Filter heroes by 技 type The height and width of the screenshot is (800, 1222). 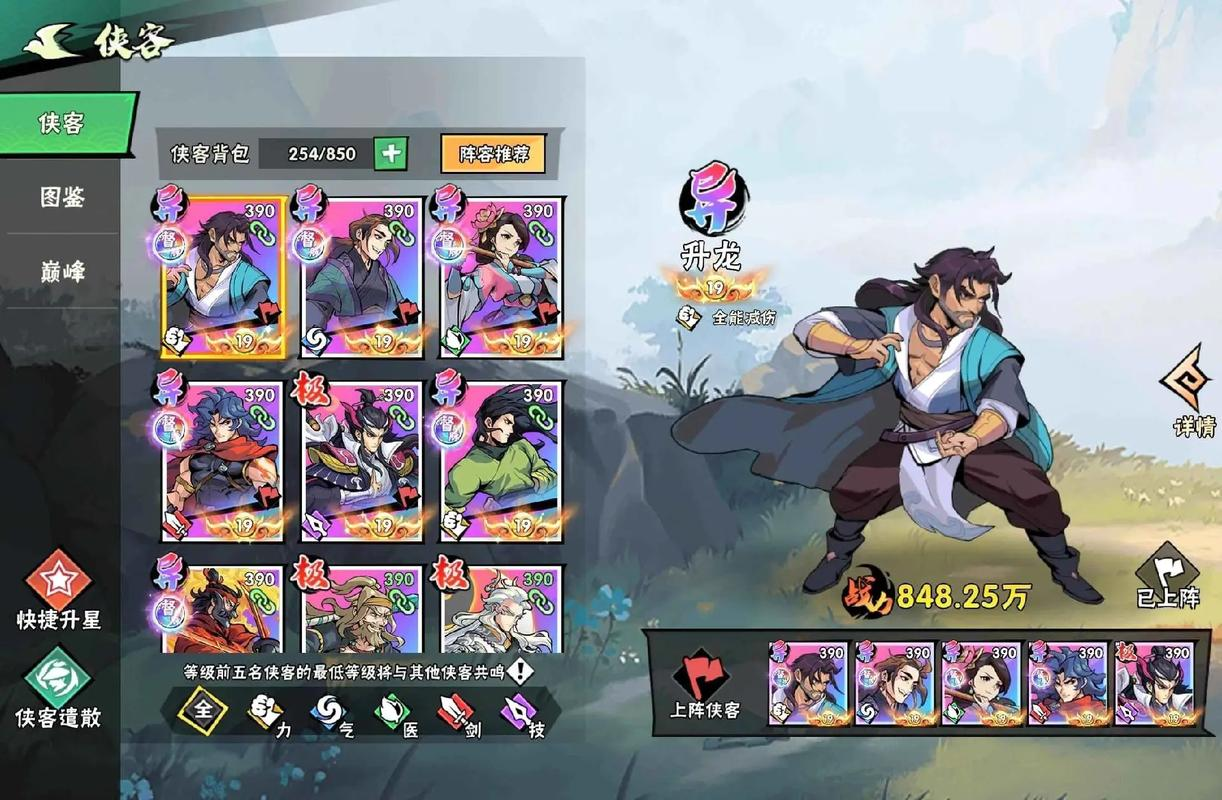[x=522, y=714]
